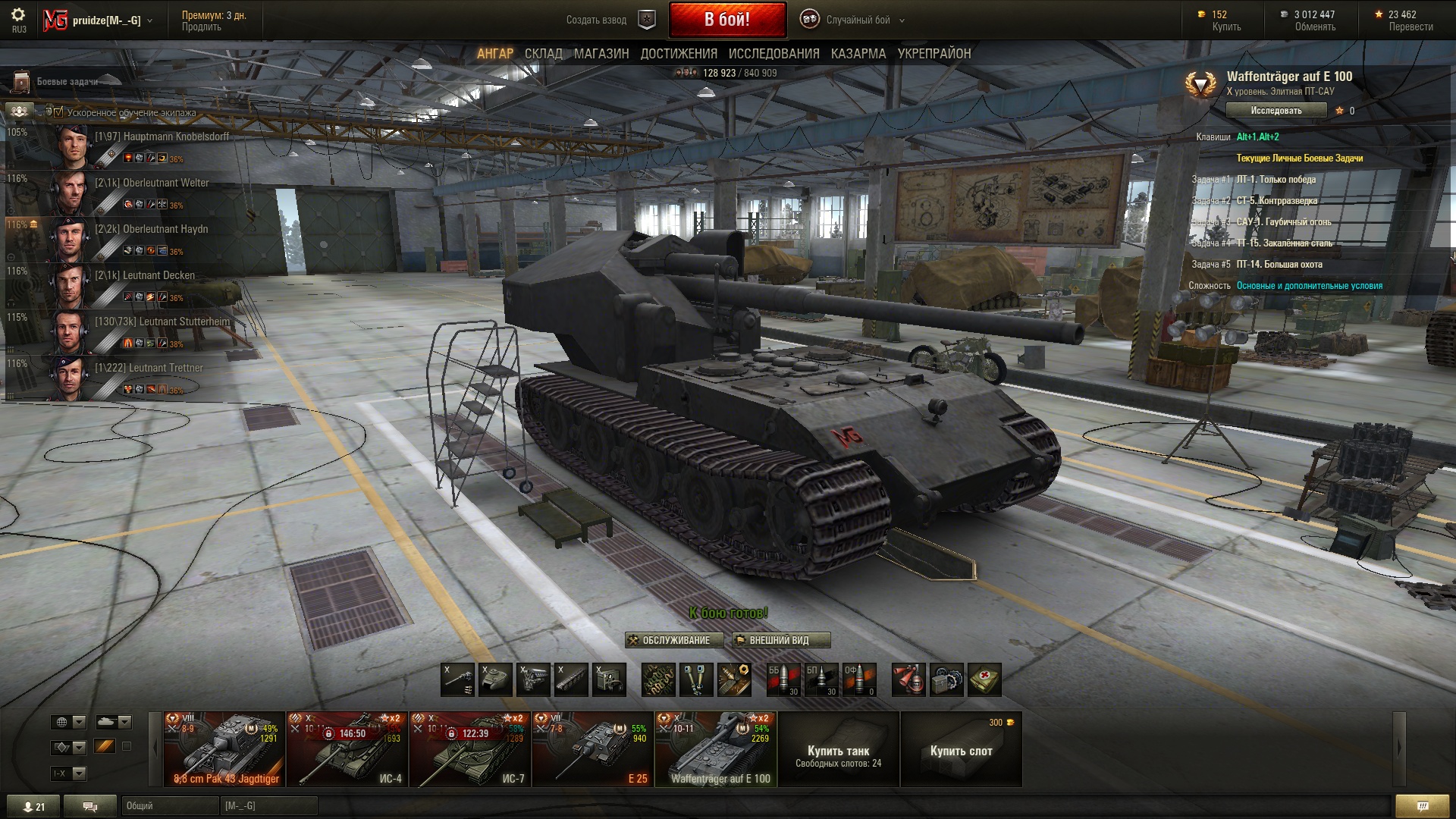Toggle the premium tank filter stripe

point(105,746)
